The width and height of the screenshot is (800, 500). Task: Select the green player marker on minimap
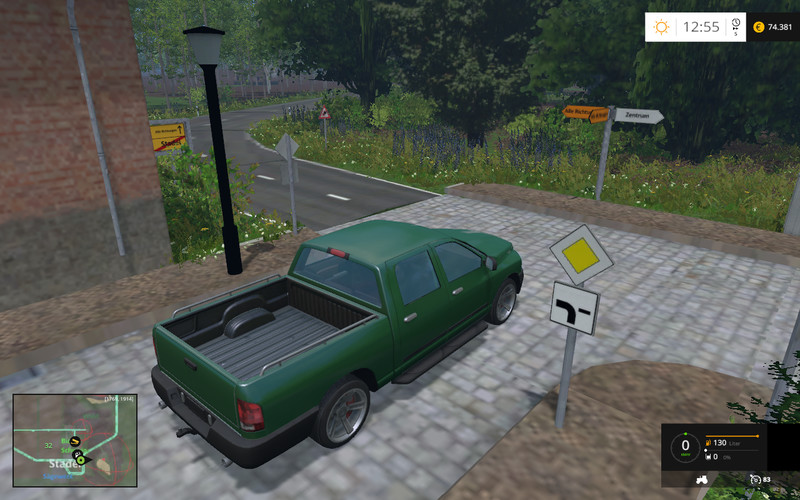pos(81,460)
